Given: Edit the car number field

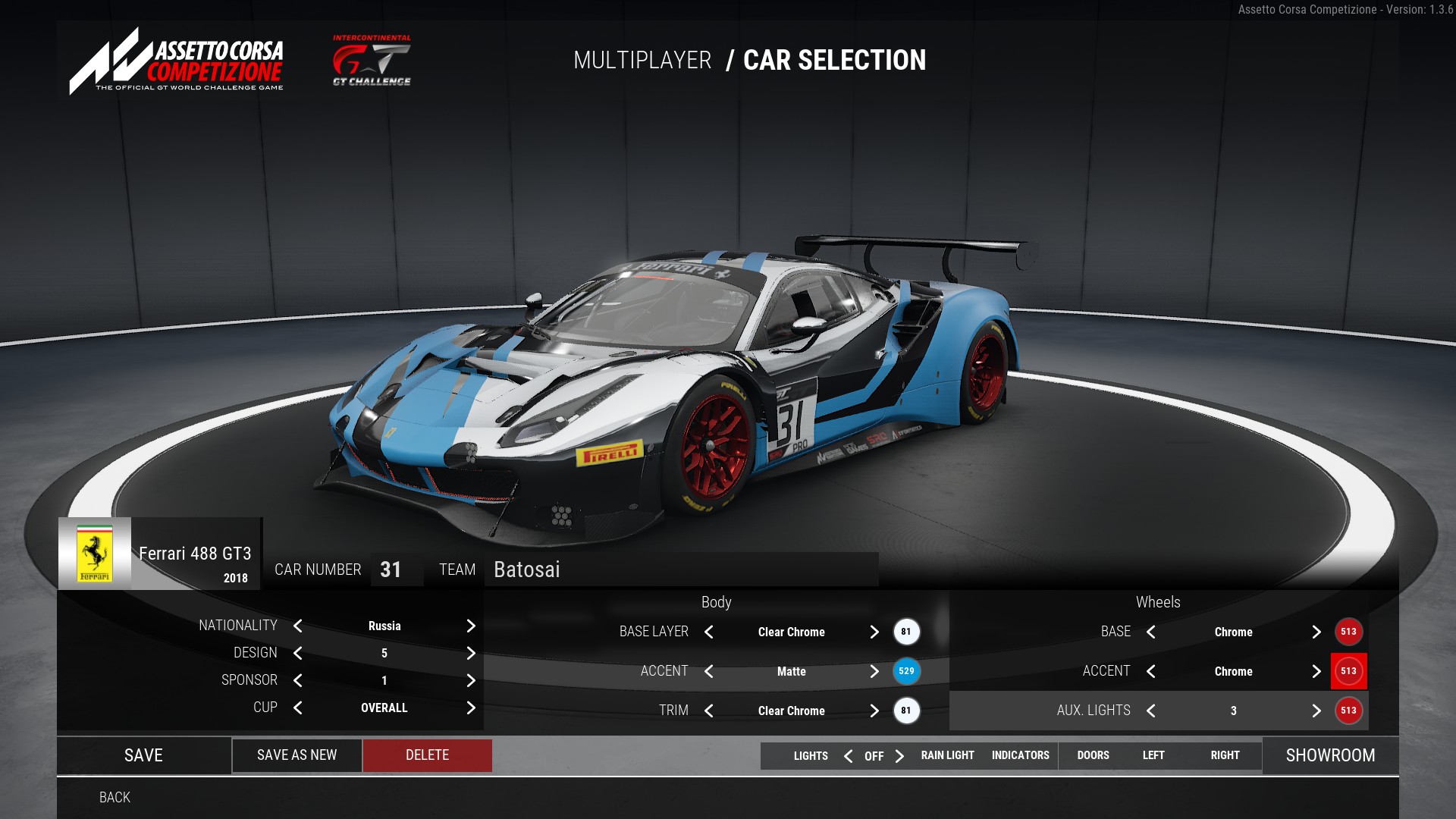Looking at the screenshot, I should 391,570.
